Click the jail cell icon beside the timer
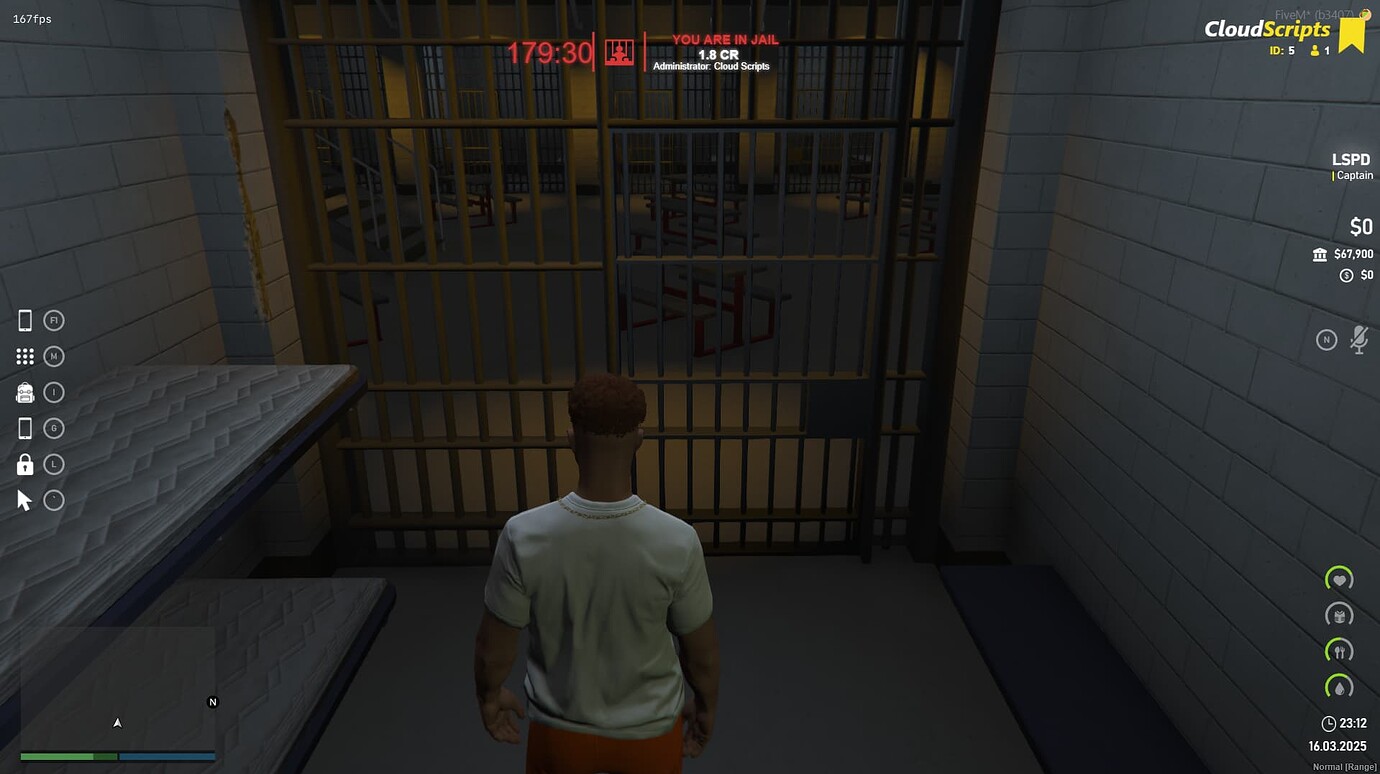Viewport: 1380px width, 774px height. [619, 52]
